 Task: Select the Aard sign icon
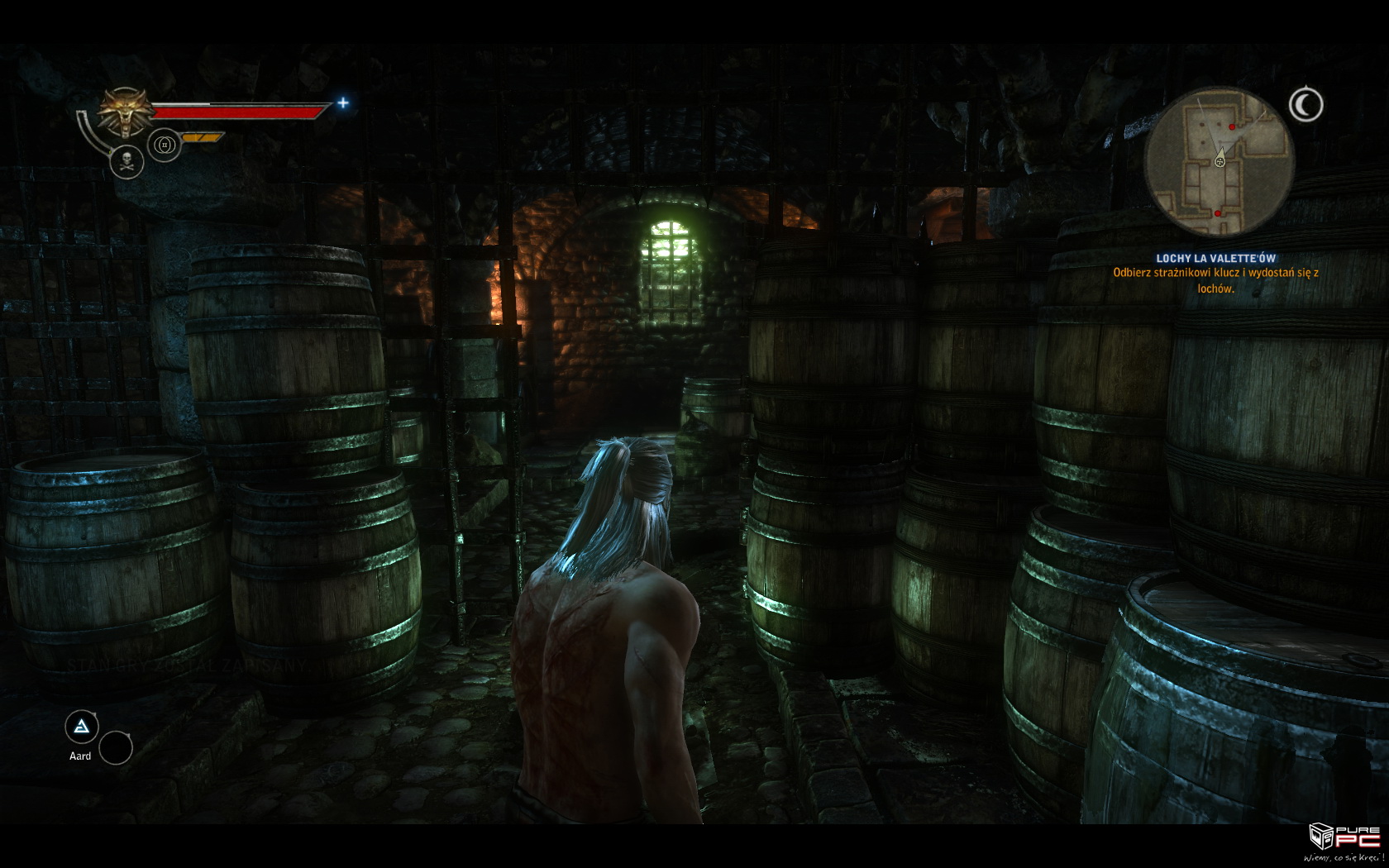pyautogui.click(x=82, y=727)
